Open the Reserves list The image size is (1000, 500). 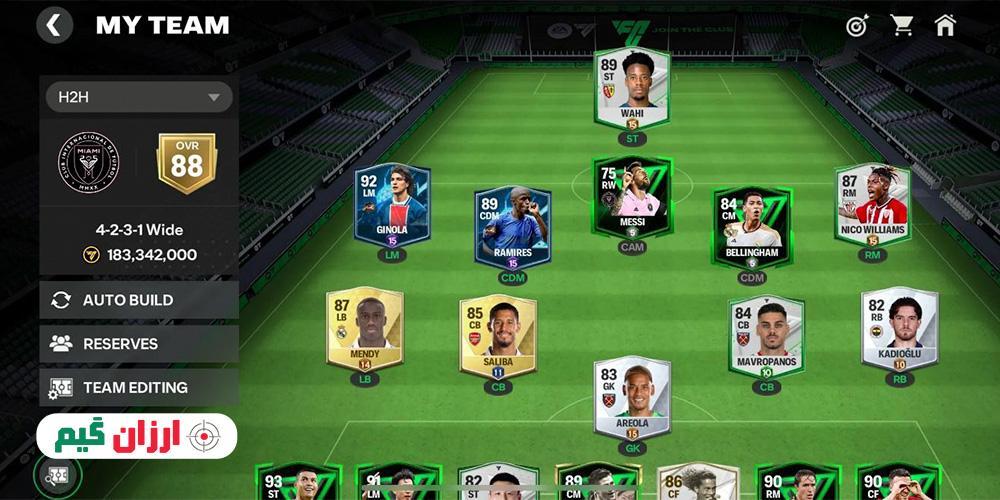[139, 343]
